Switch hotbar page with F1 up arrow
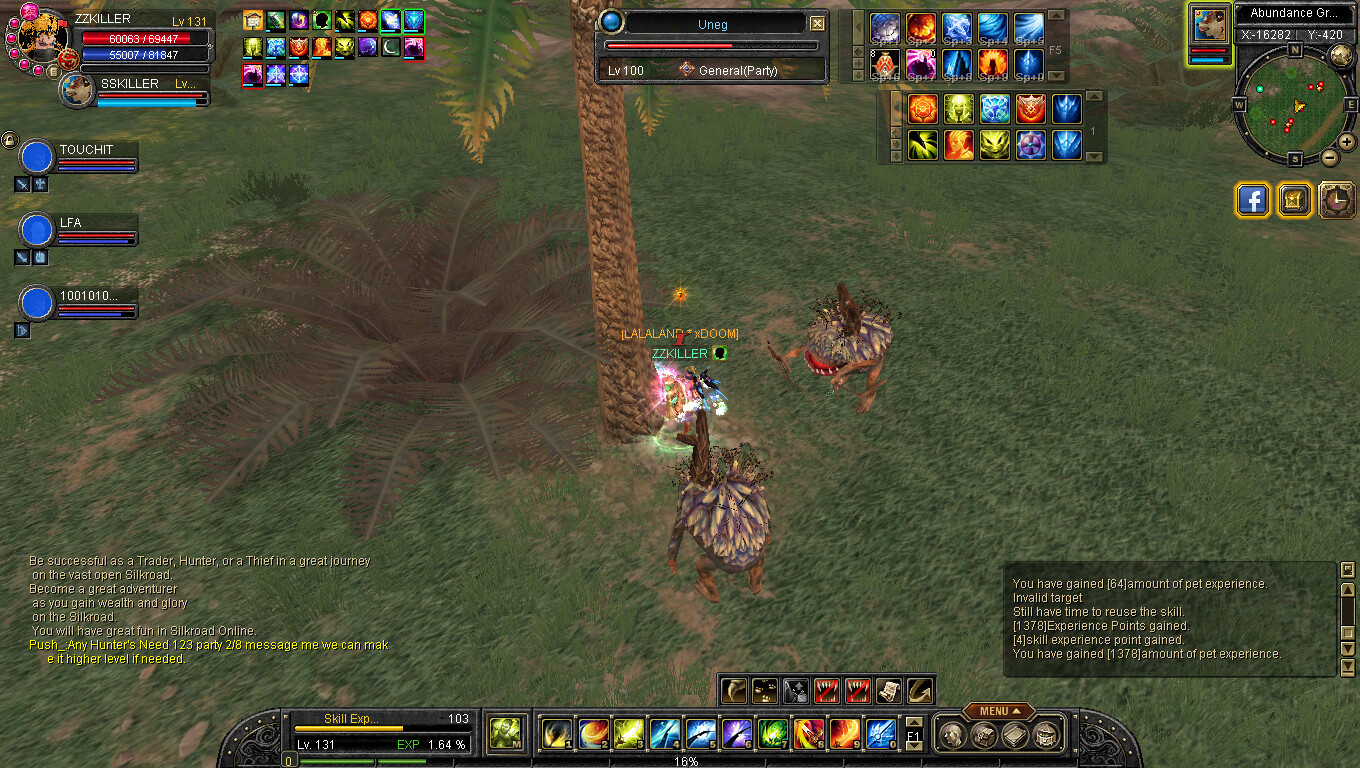The image size is (1360, 768). pyautogui.click(x=913, y=722)
